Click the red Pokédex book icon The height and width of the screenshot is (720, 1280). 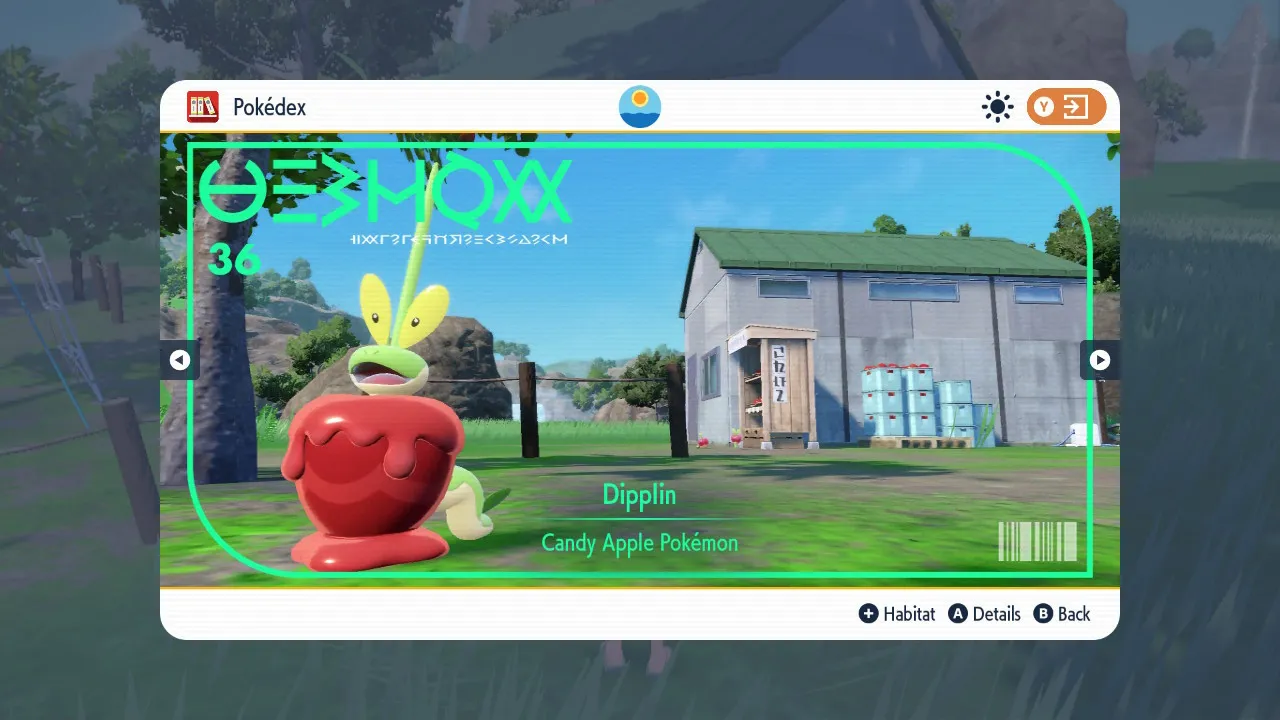203,107
